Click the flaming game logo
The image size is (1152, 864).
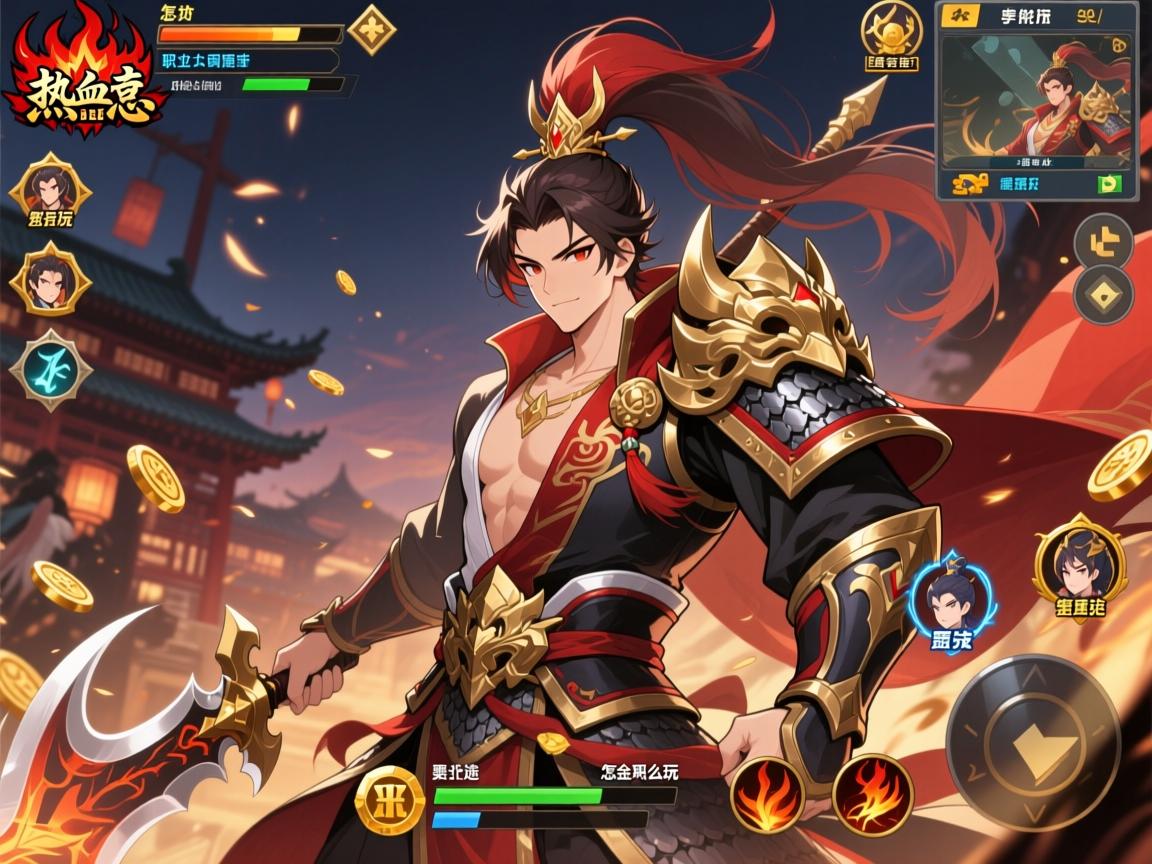click(84, 78)
